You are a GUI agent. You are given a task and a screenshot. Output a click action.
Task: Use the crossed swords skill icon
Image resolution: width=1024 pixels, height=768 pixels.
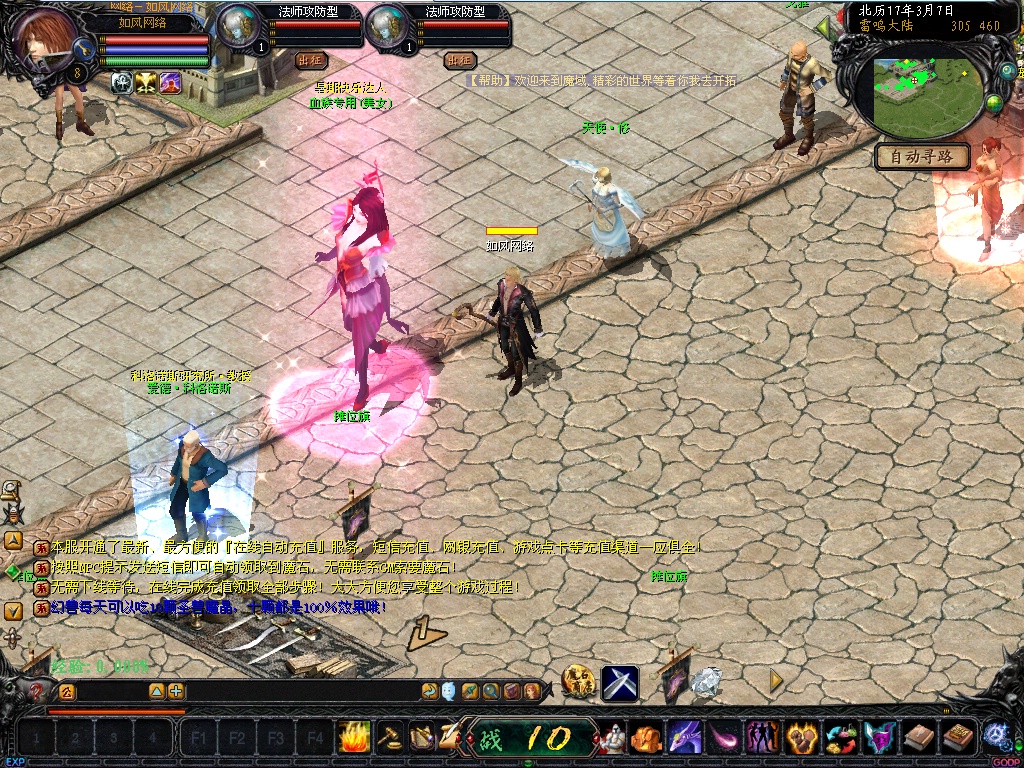(620, 683)
